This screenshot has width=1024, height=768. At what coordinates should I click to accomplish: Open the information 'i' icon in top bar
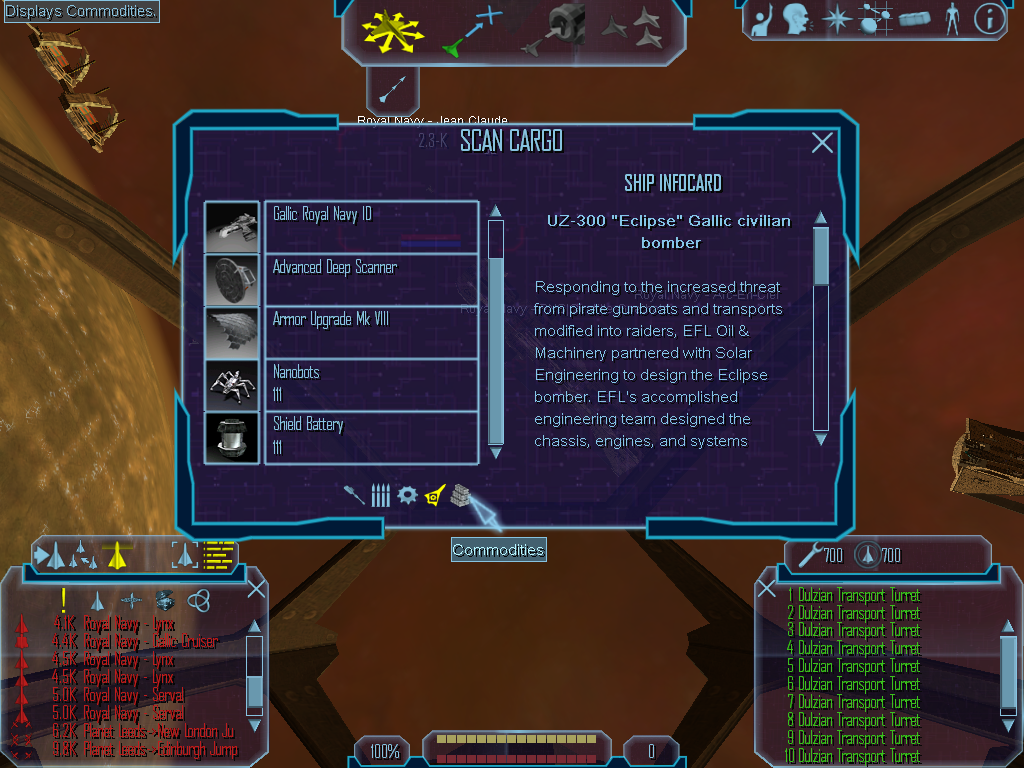point(989,18)
